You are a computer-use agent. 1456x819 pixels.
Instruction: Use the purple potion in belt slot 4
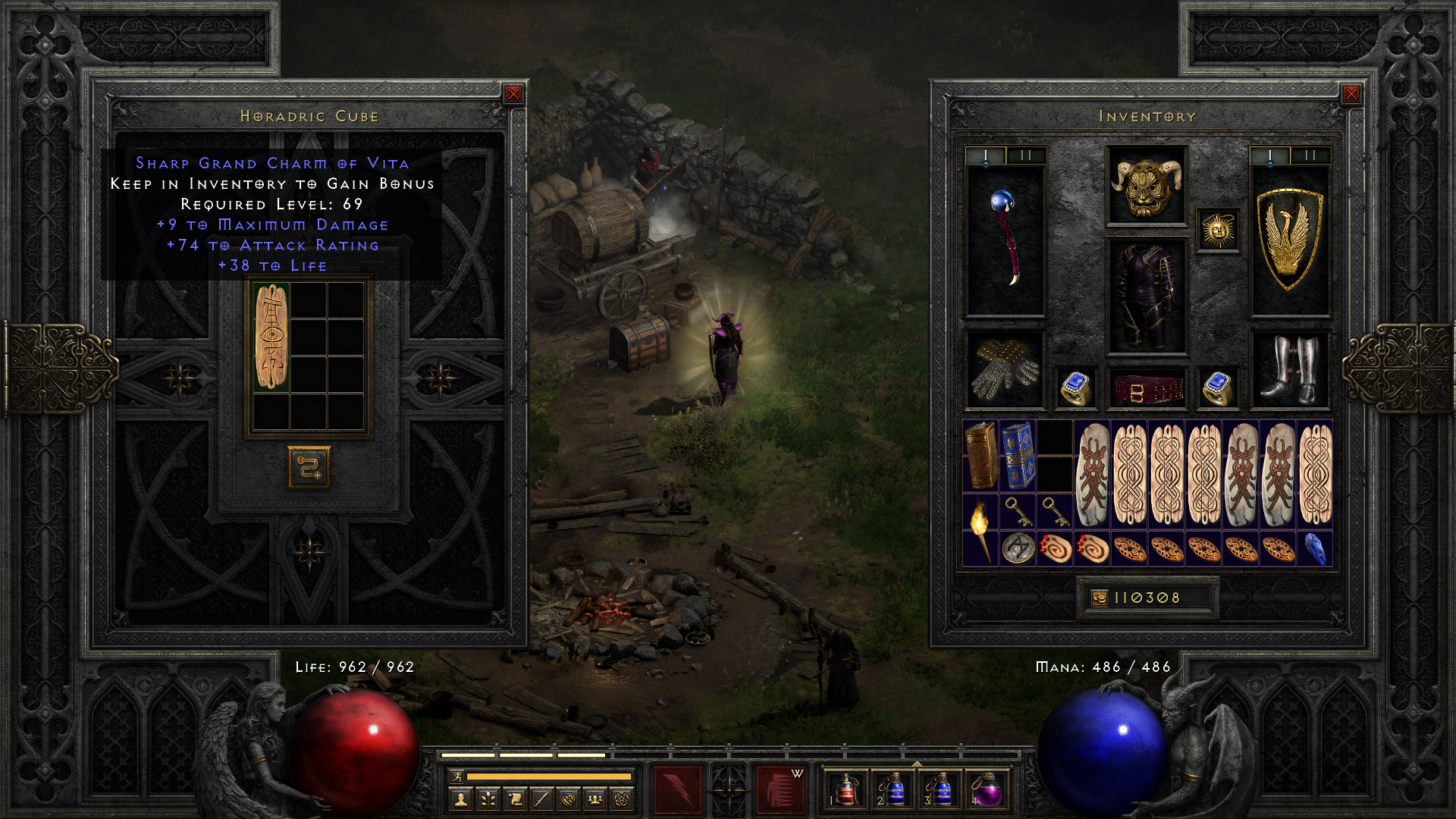coord(986,790)
